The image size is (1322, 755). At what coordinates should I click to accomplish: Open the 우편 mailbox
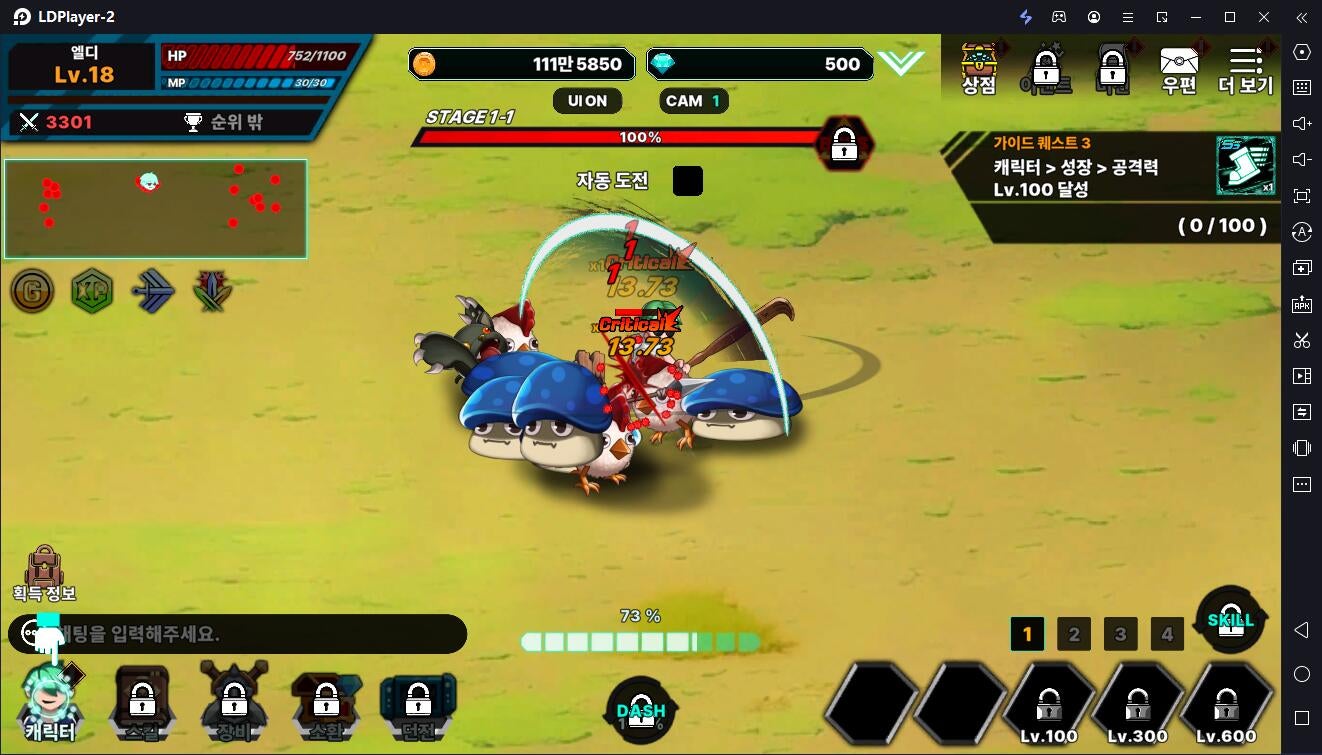tap(1179, 68)
